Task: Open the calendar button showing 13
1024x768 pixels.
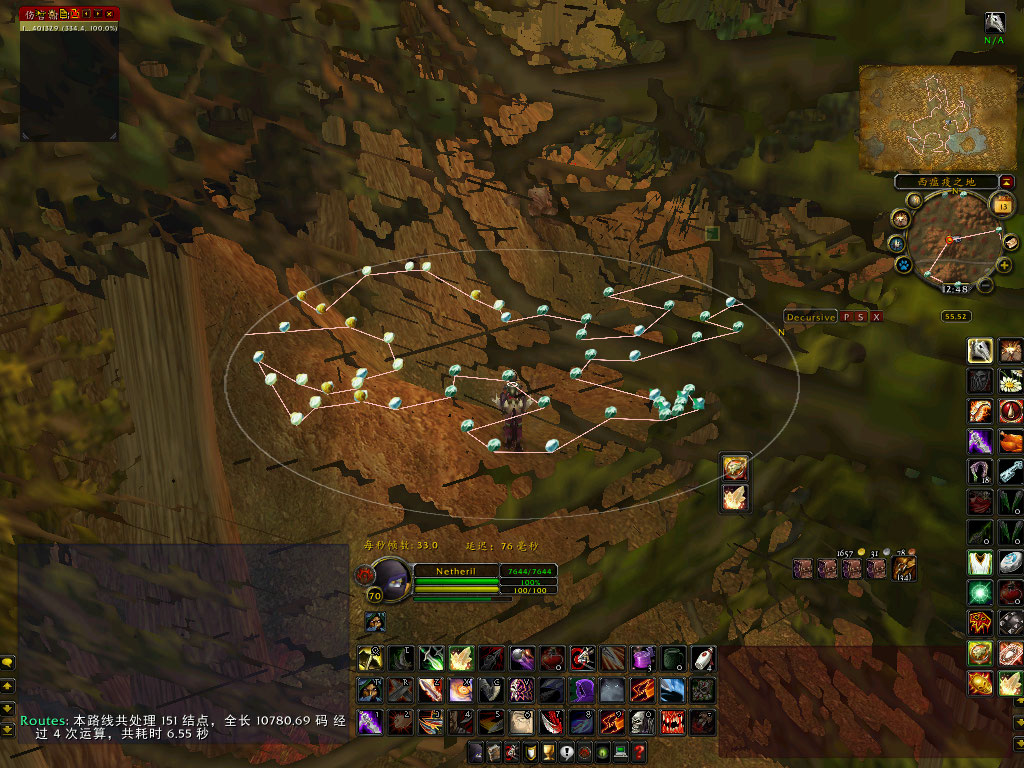Action: click(1003, 205)
